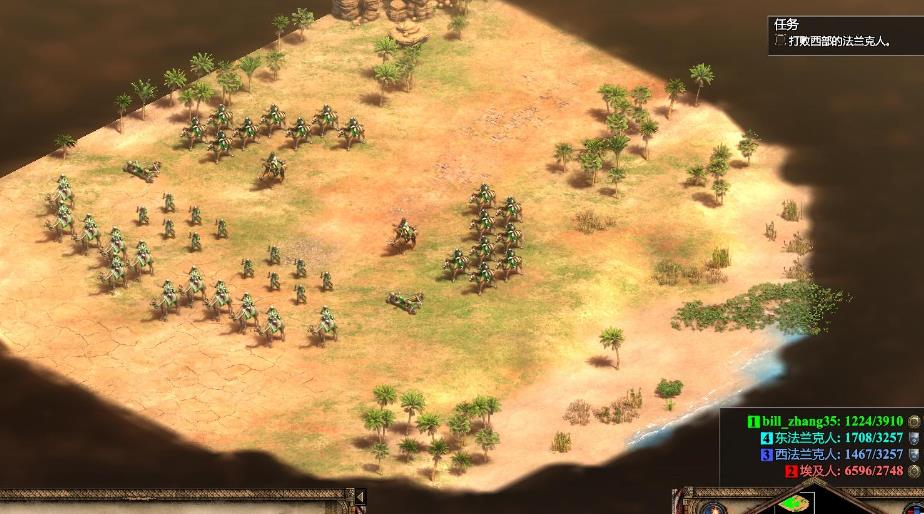Select the 埃及人 player row
924x514 pixels.
pyautogui.click(x=844, y=470)
